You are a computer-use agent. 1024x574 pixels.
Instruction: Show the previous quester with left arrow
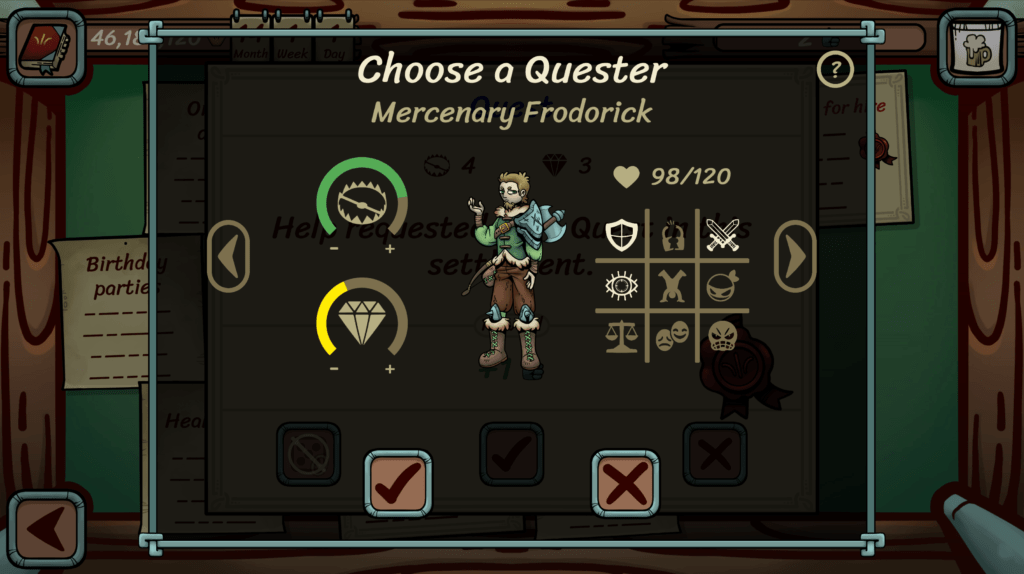[x=228, y=257]
